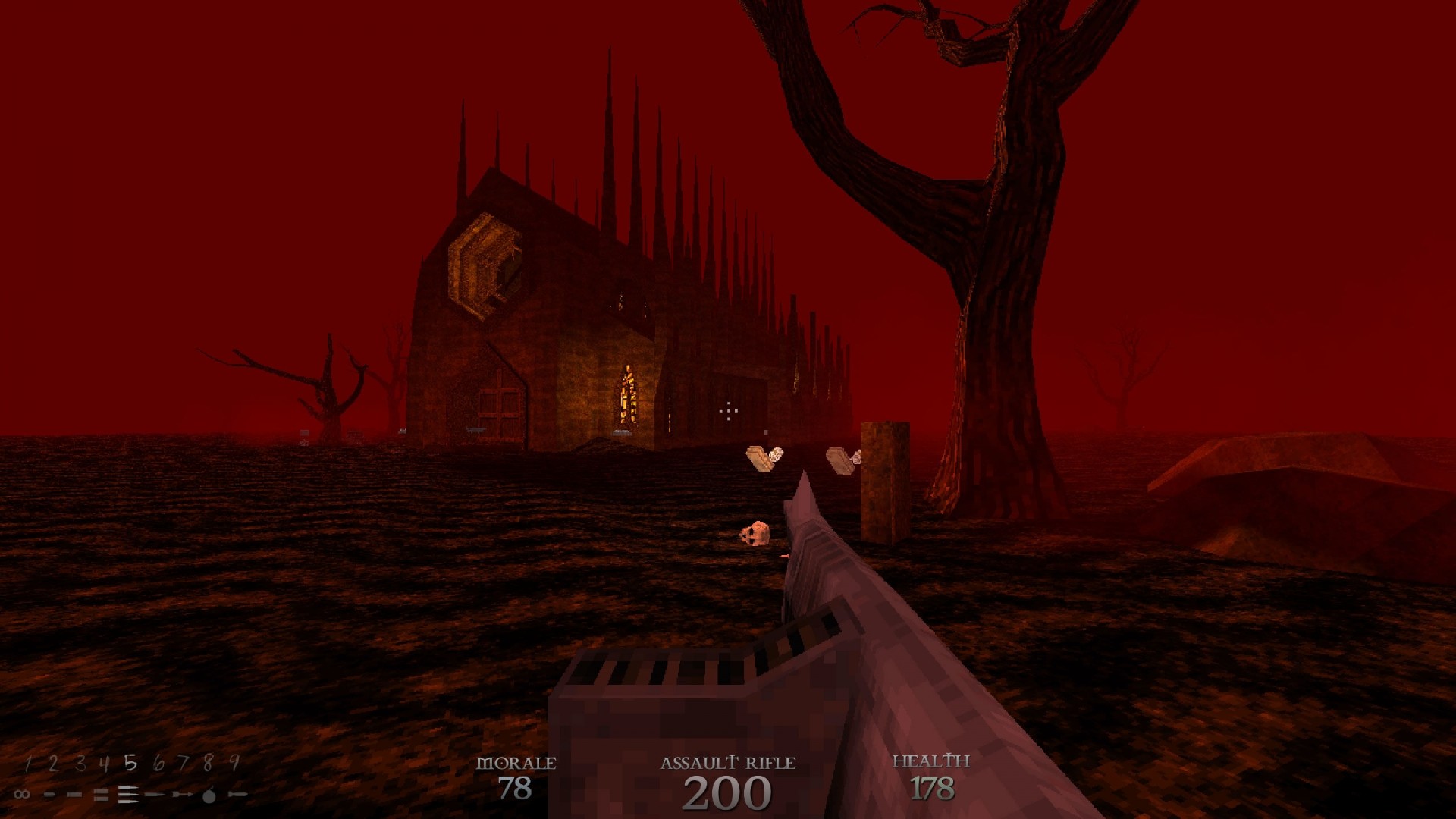Select weapon slot 4
The height and width of the screenshot is (819, 1456).
tap(105, 763)
